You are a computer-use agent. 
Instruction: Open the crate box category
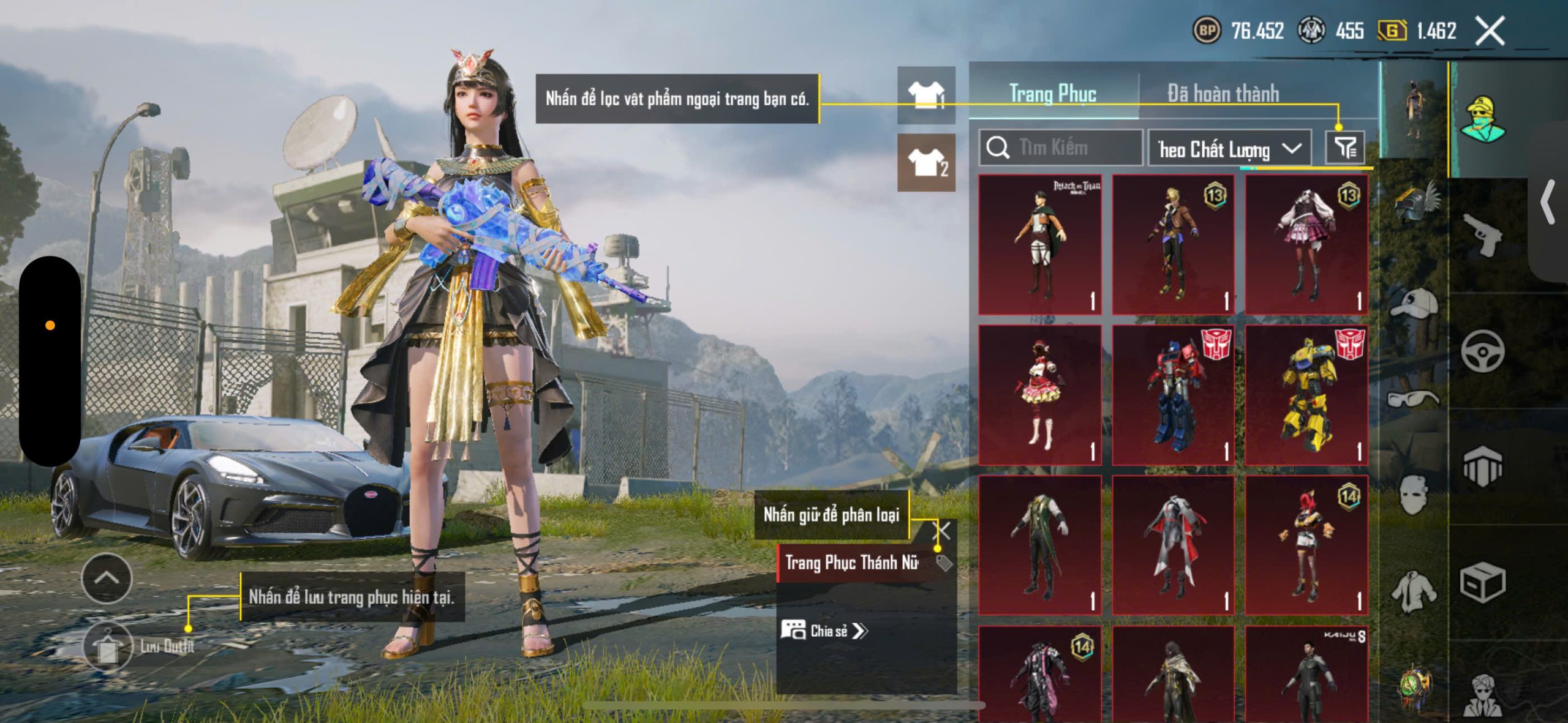click(1483, 582)
